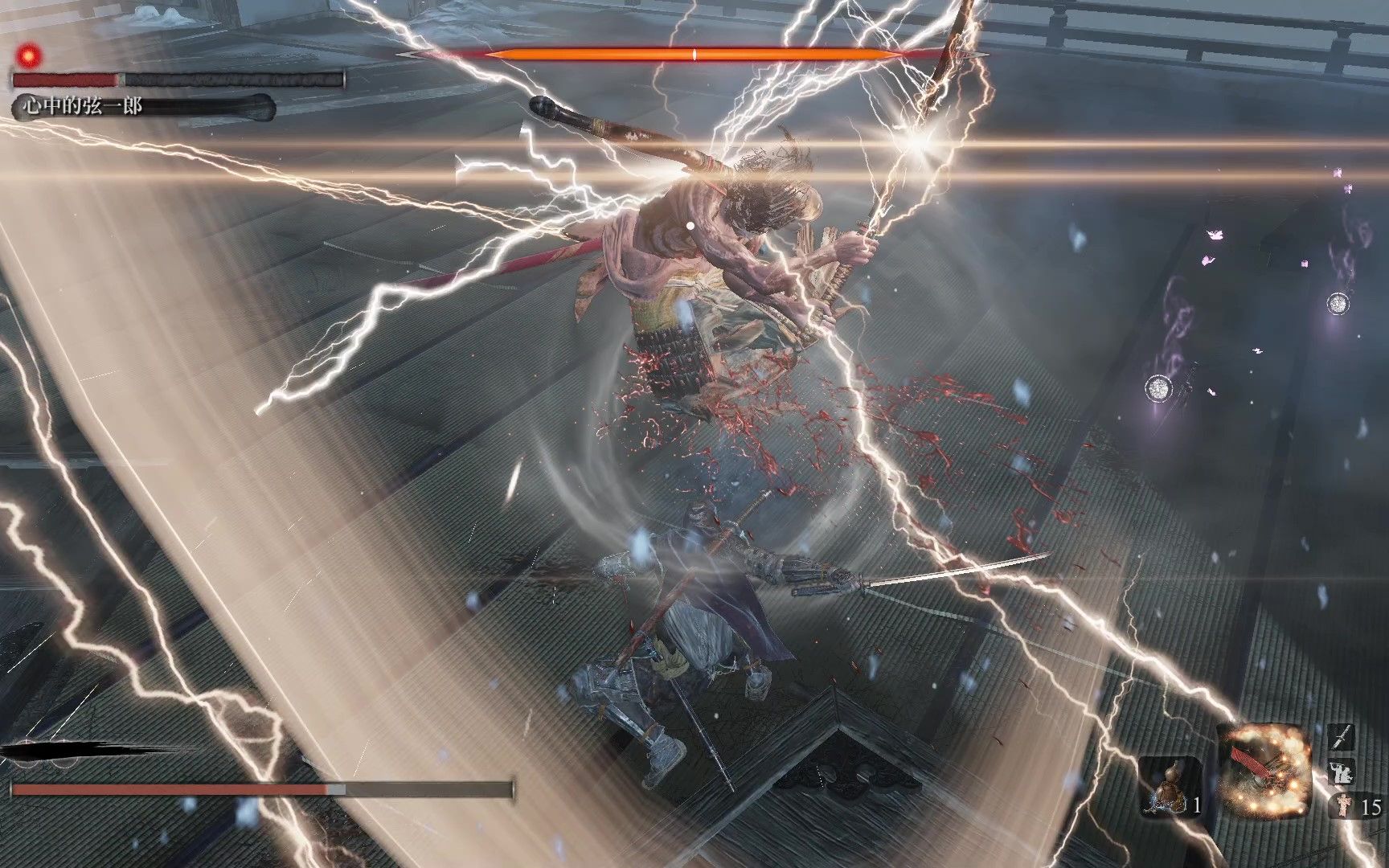Select the Healing Gourd quick item
Image resolution: width=1389 pixels, height=868 pixels.
coord(1169,787)
